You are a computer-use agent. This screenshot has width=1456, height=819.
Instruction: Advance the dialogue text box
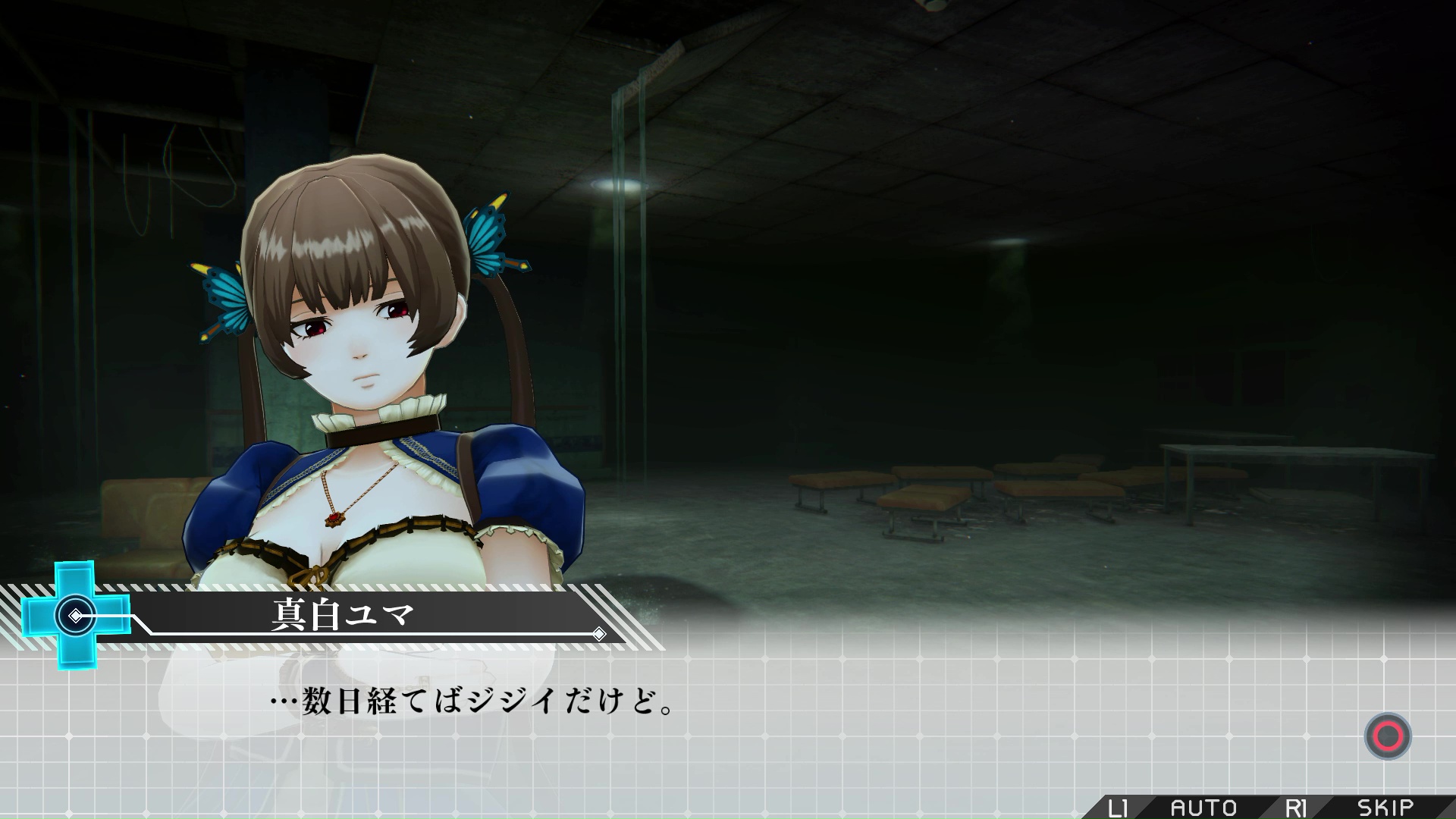tap(1387, 736)
